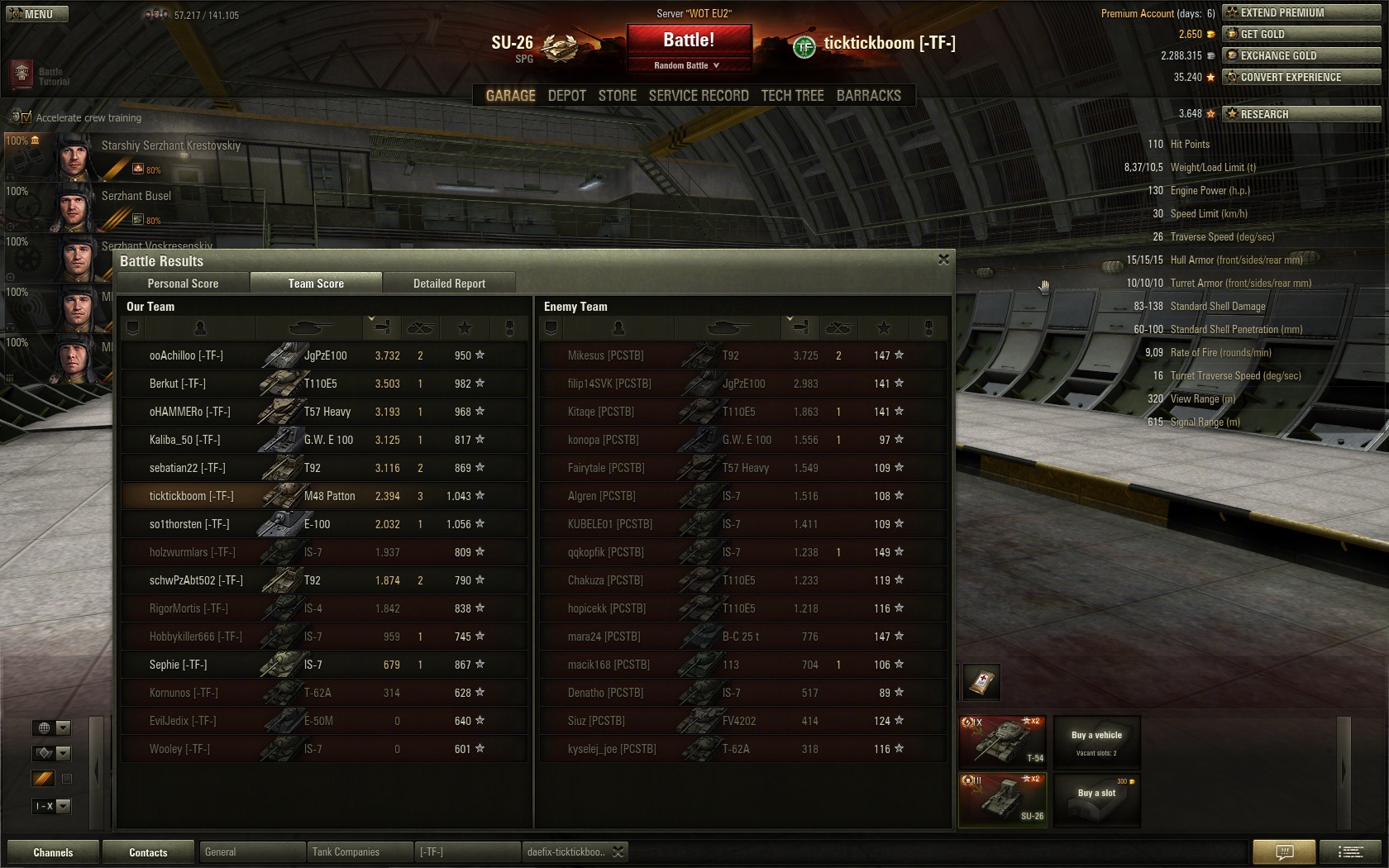1389x868 pixels.
Task: Open the main MENU button
Action: [x=37, y=14]
